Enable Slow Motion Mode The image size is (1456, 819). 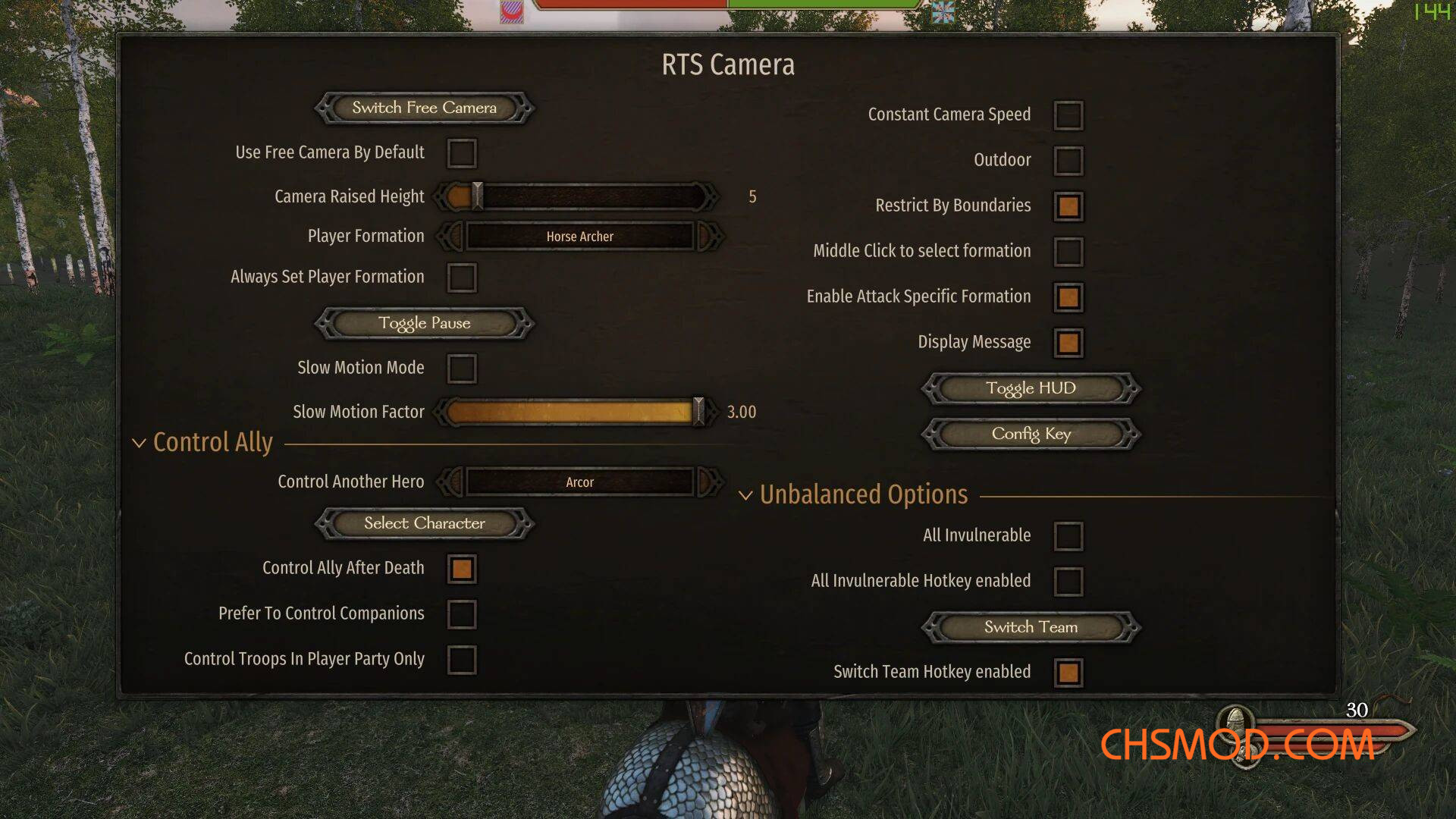pos(462,369)
